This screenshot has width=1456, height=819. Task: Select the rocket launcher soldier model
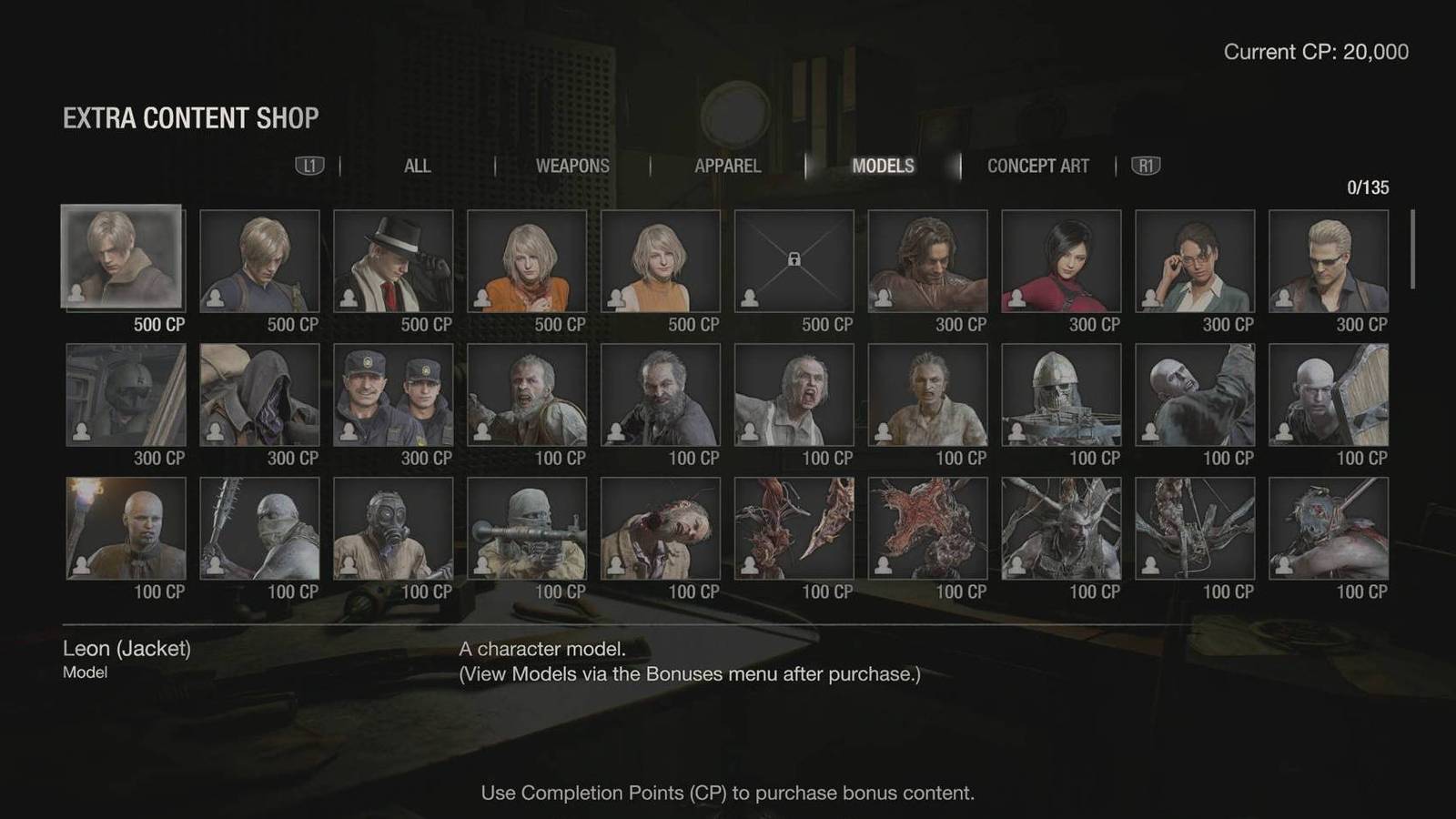pos(527,529)
